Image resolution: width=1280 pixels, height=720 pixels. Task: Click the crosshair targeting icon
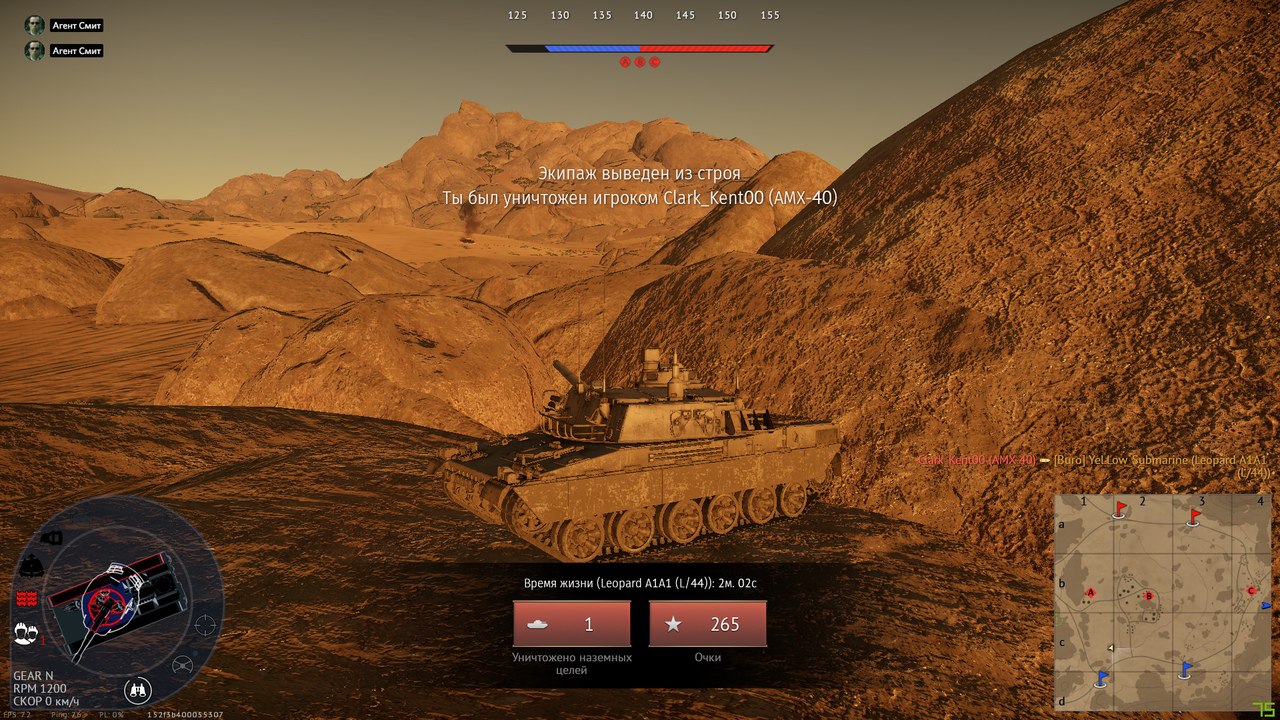click(x=205, y=625)
